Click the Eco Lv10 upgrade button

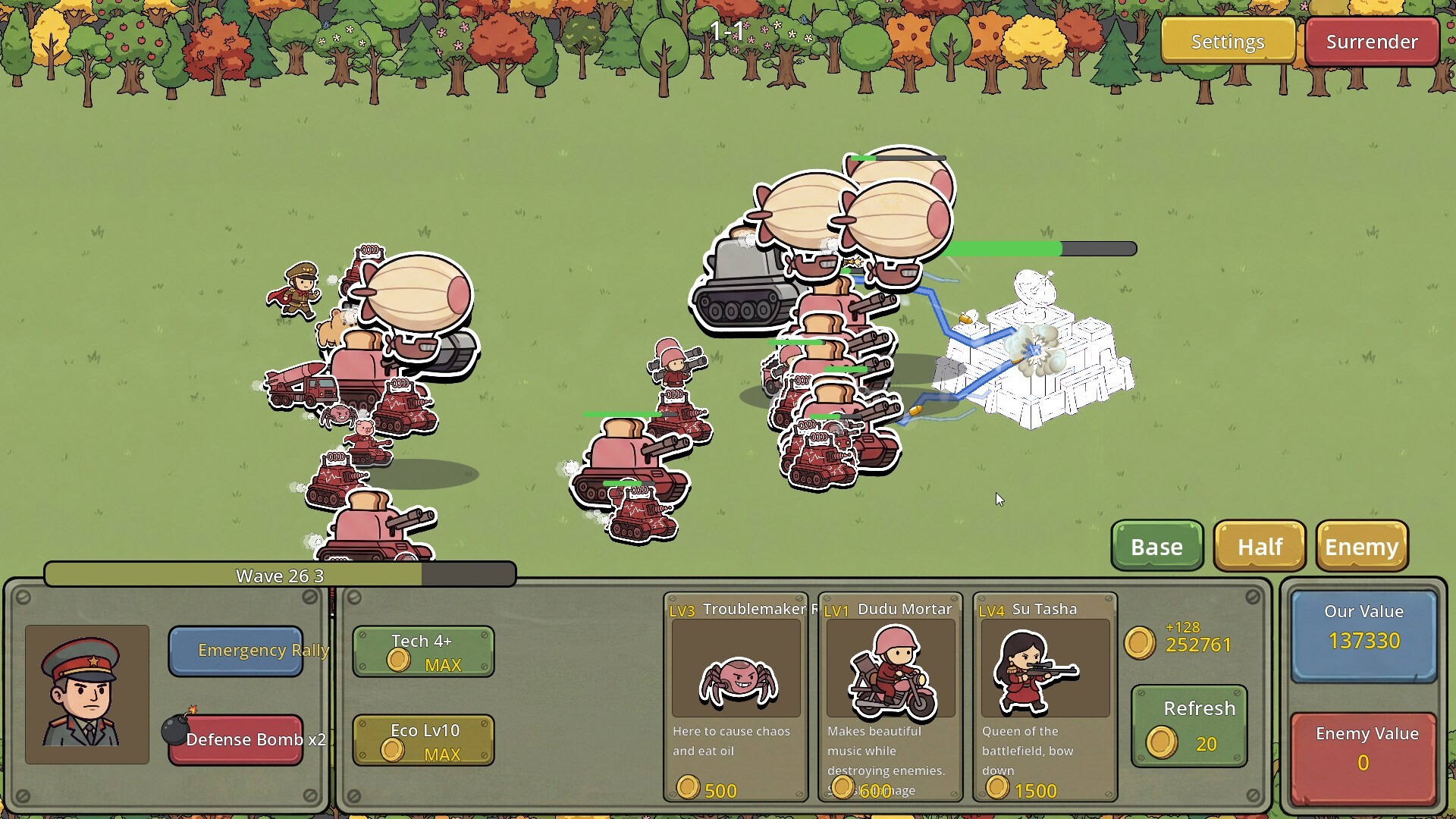pos(423,741)
